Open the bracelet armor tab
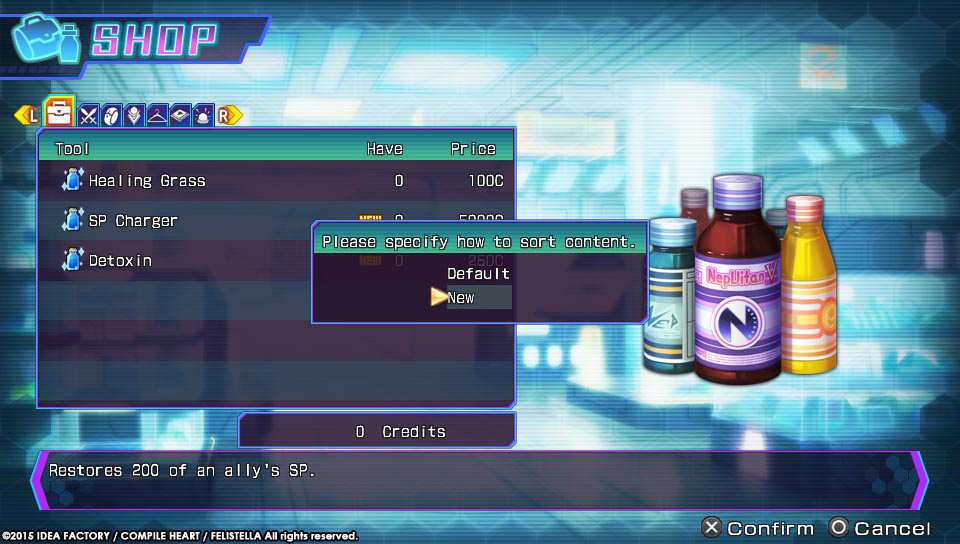The image size is (960, 544). pyautogui.click(x=112, y=115)
